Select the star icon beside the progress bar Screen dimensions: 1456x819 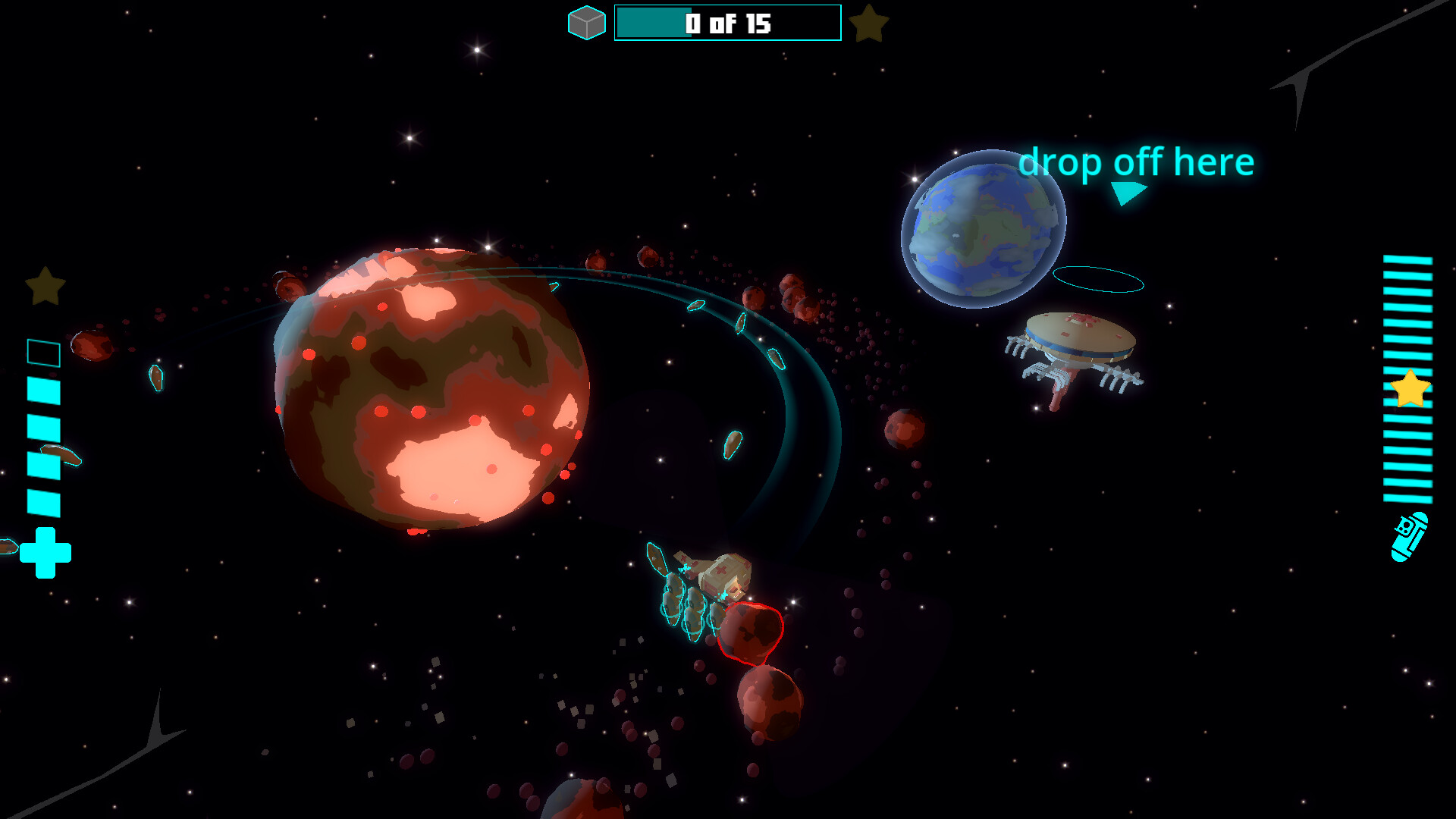(x=871, y=22)
